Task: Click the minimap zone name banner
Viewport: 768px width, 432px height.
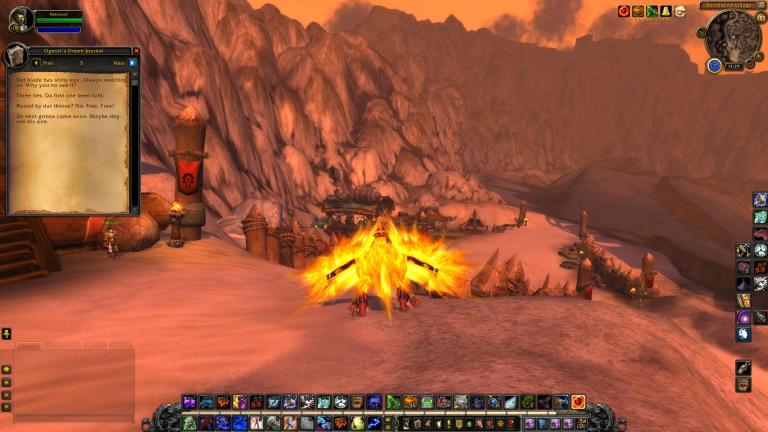Action: [x=727, y=6]
